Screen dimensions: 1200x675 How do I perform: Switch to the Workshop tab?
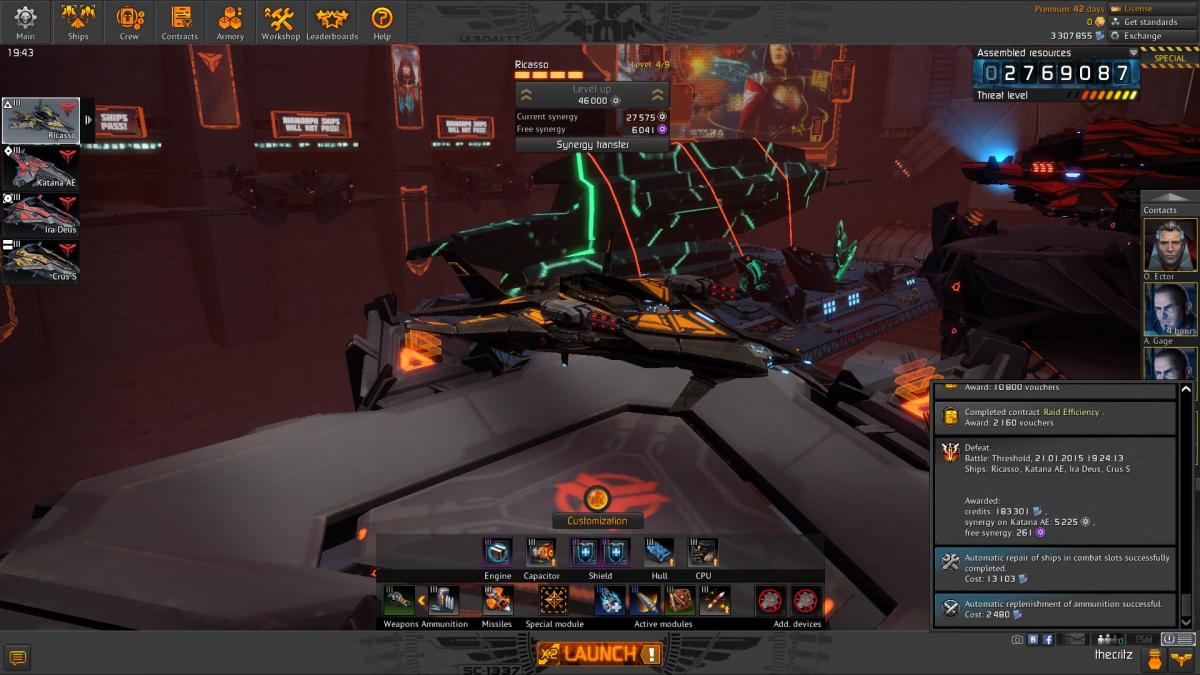tap(281, 22)
